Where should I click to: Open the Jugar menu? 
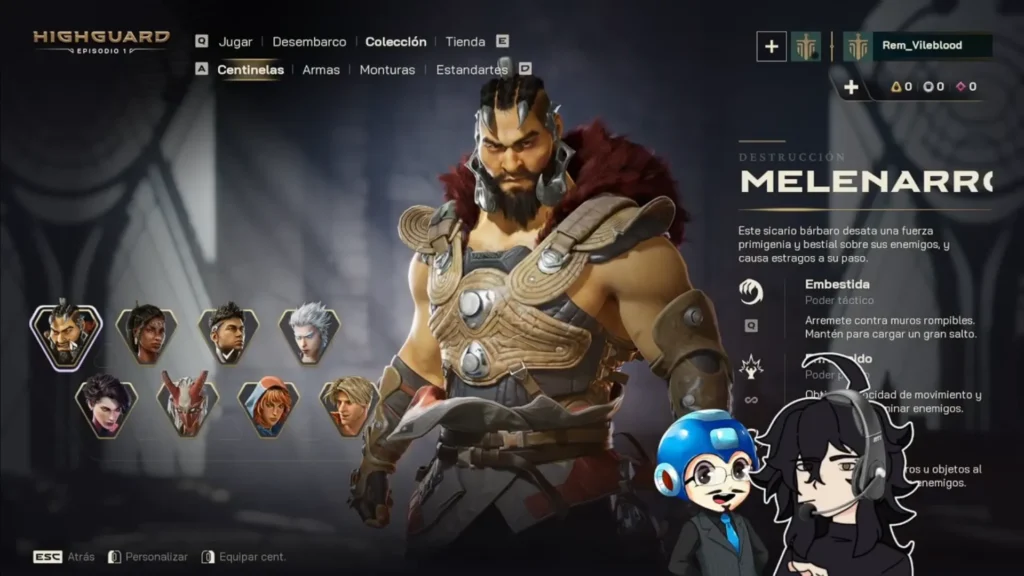pos(235,42)
